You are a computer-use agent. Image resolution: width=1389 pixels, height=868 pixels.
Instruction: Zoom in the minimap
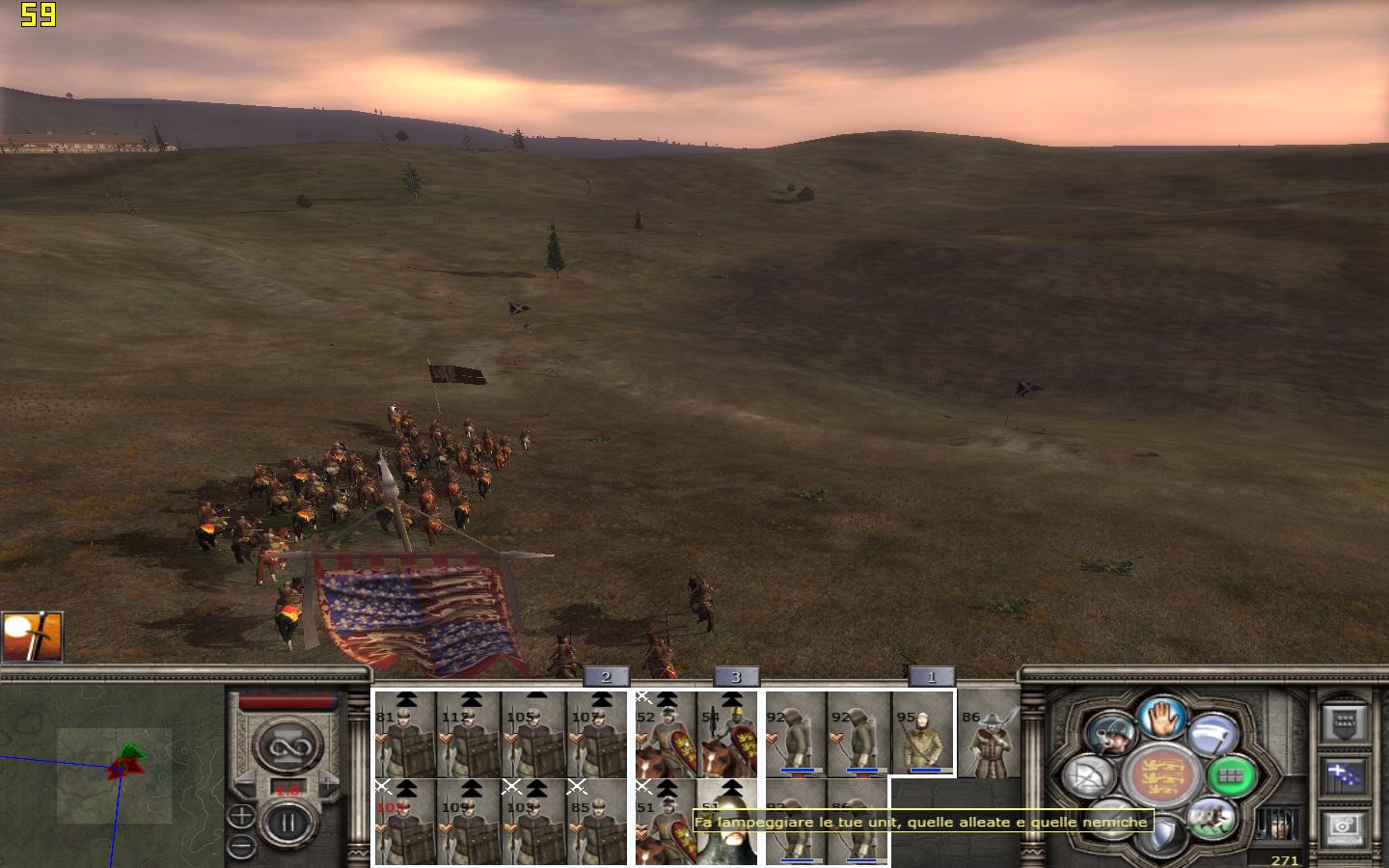pyautogui.click(x=241, y=818)
